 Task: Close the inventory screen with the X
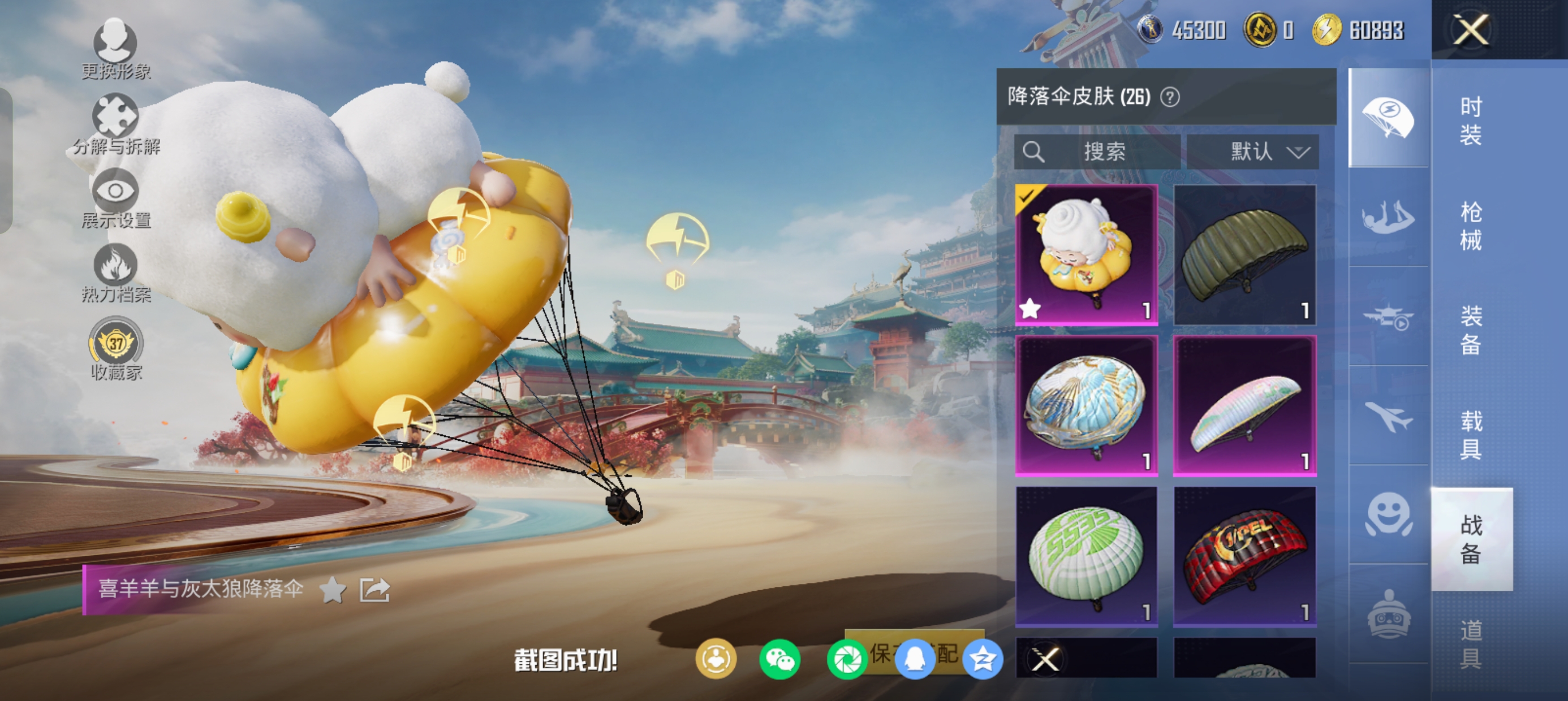[x=1471, y=29]
